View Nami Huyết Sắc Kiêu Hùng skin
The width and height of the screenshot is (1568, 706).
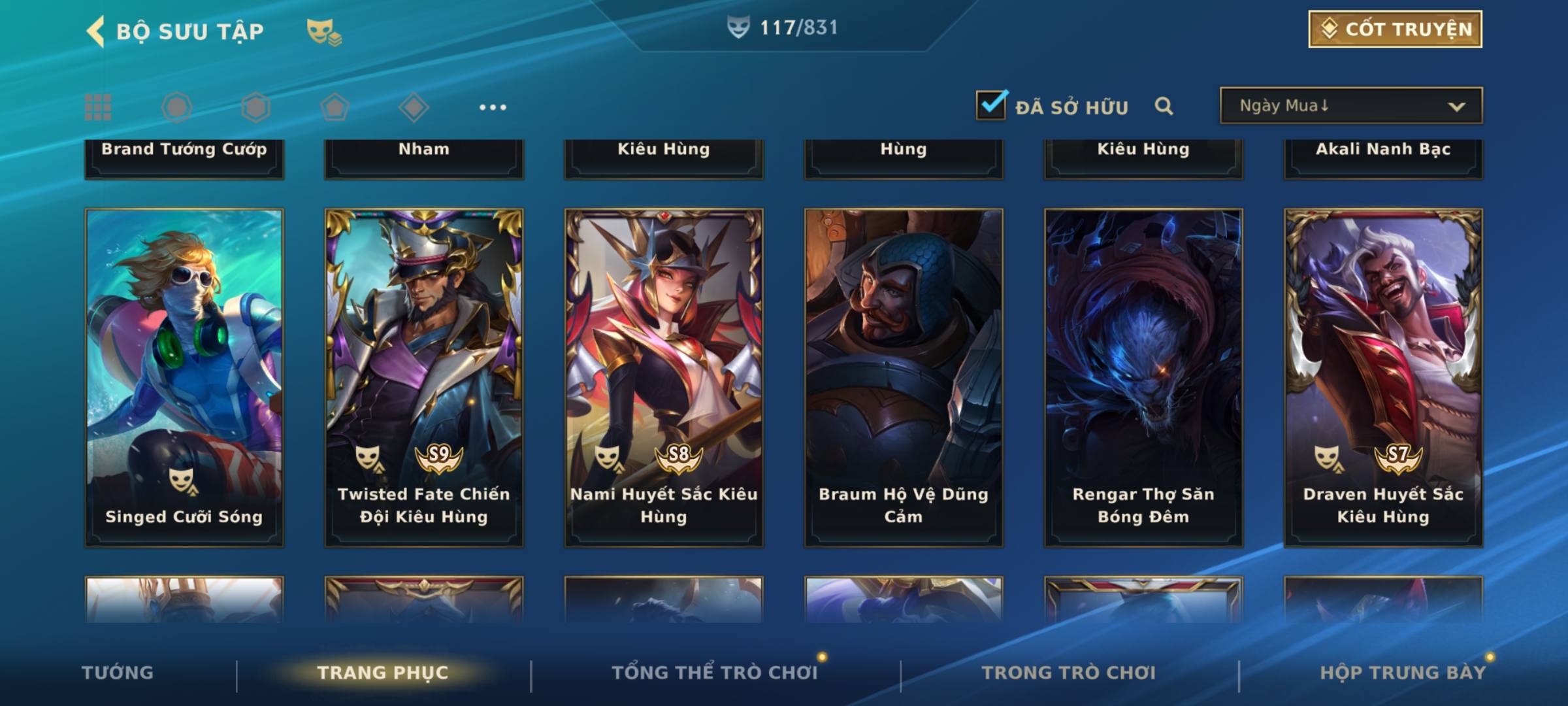(x=664, y=377)
